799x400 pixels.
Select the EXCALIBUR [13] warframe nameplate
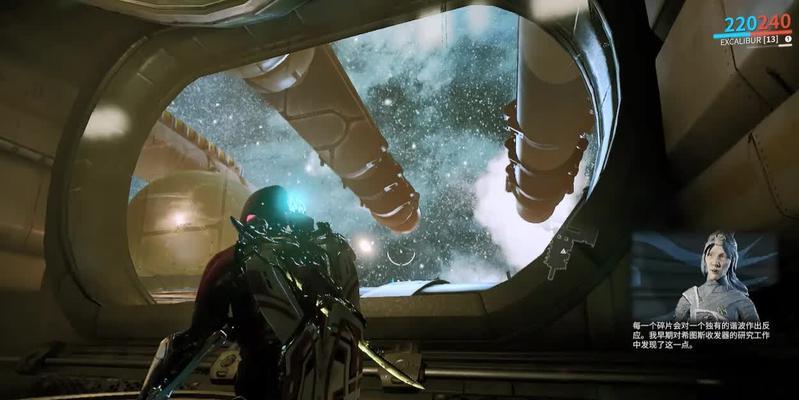(x=751, y=39)
